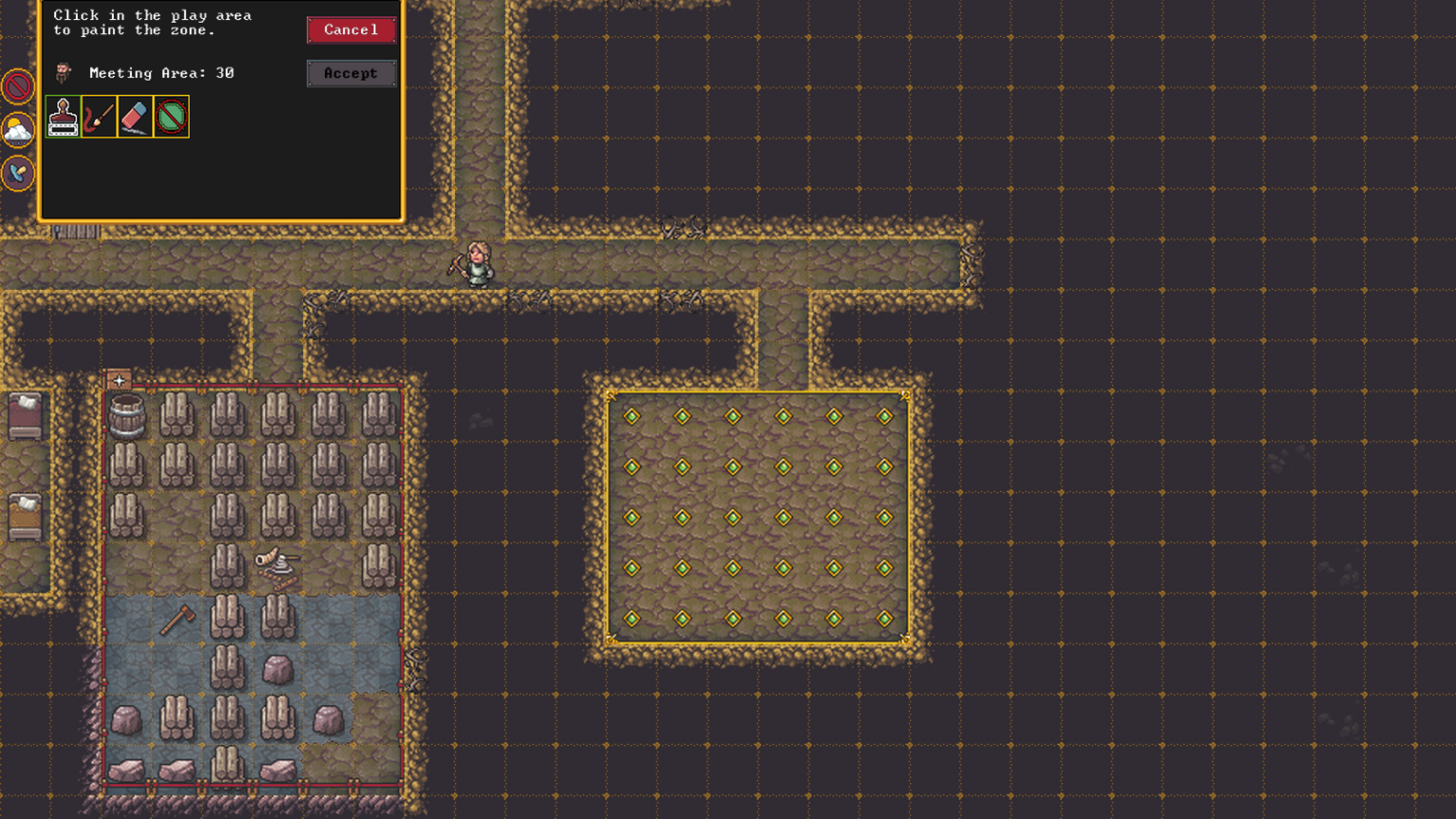Cancel the zone painting
1456x819 pixels.
click(351, 29)
